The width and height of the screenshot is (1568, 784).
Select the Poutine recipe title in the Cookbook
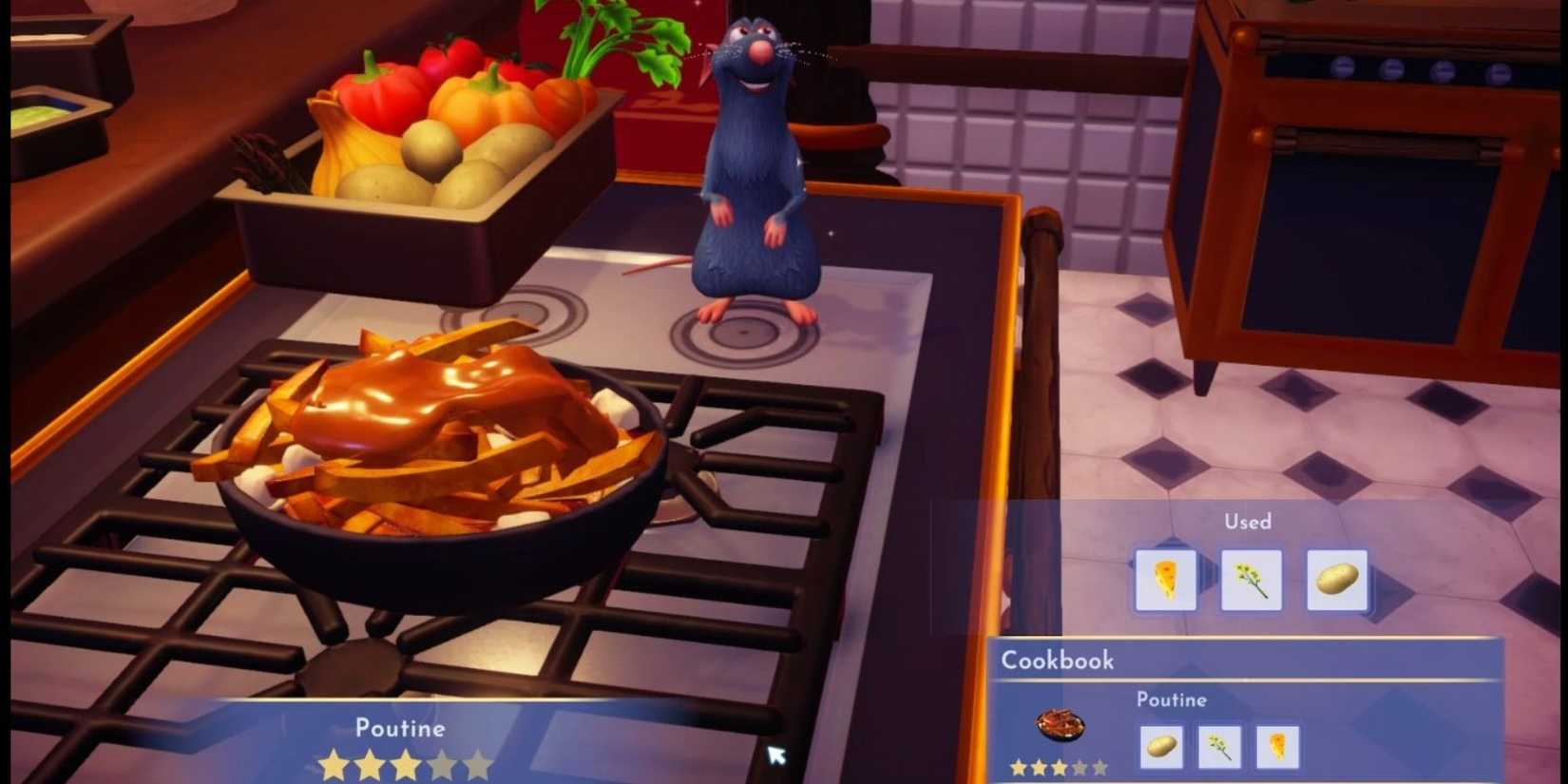tap(1172, 700)
